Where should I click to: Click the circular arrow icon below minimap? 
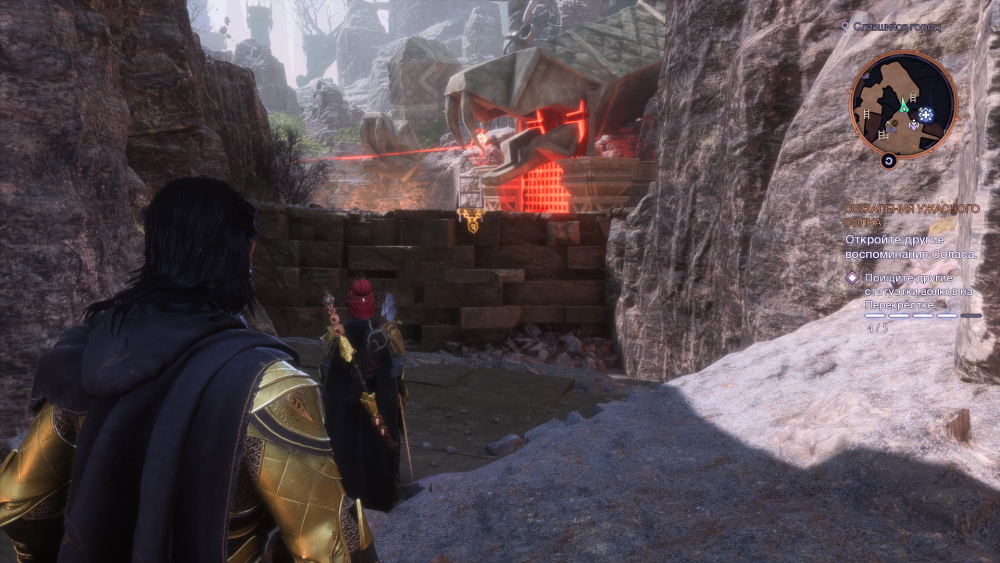[x=887, y=160]
